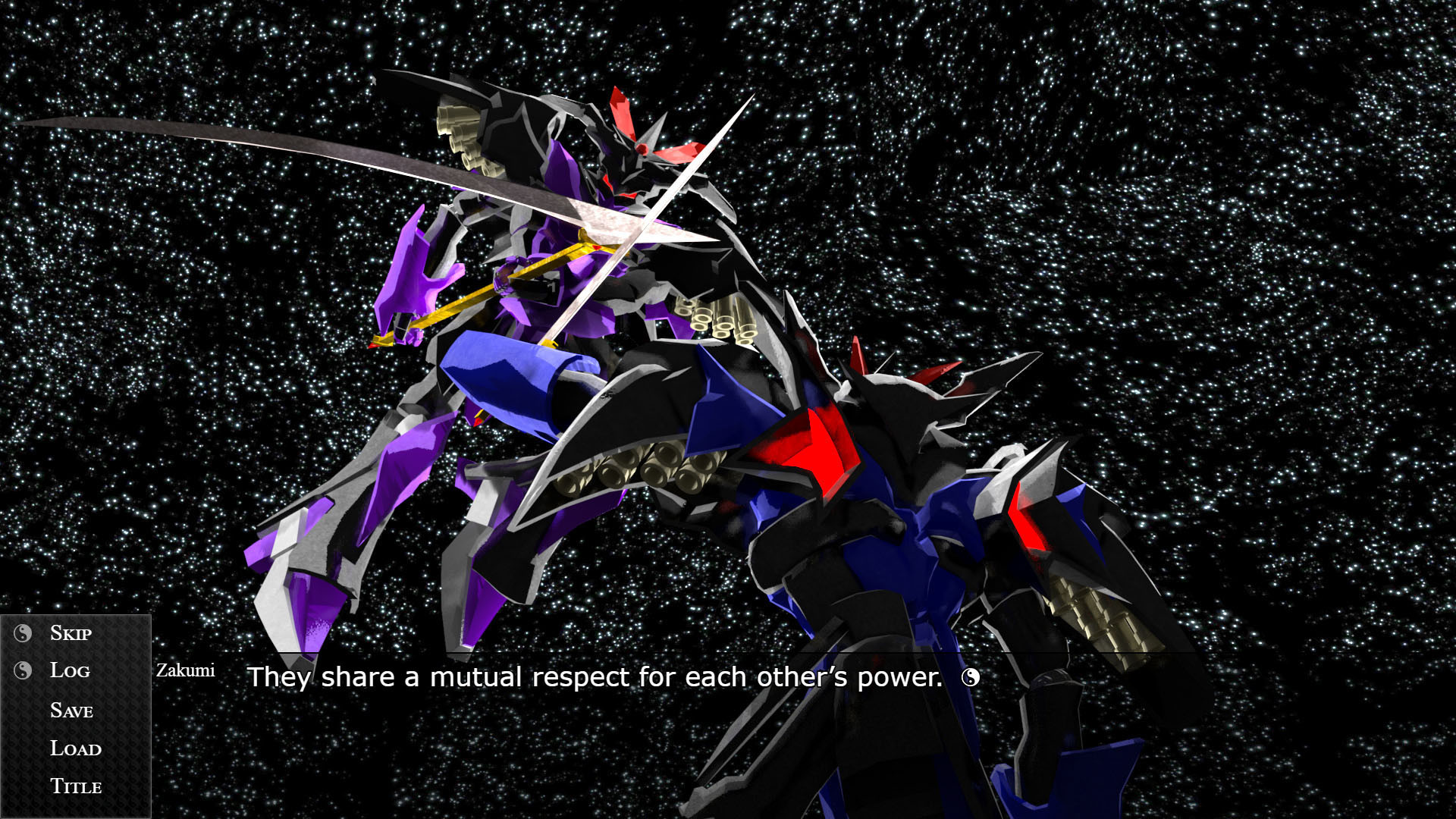Open the Load screen to restore a save

coord(75,749)
